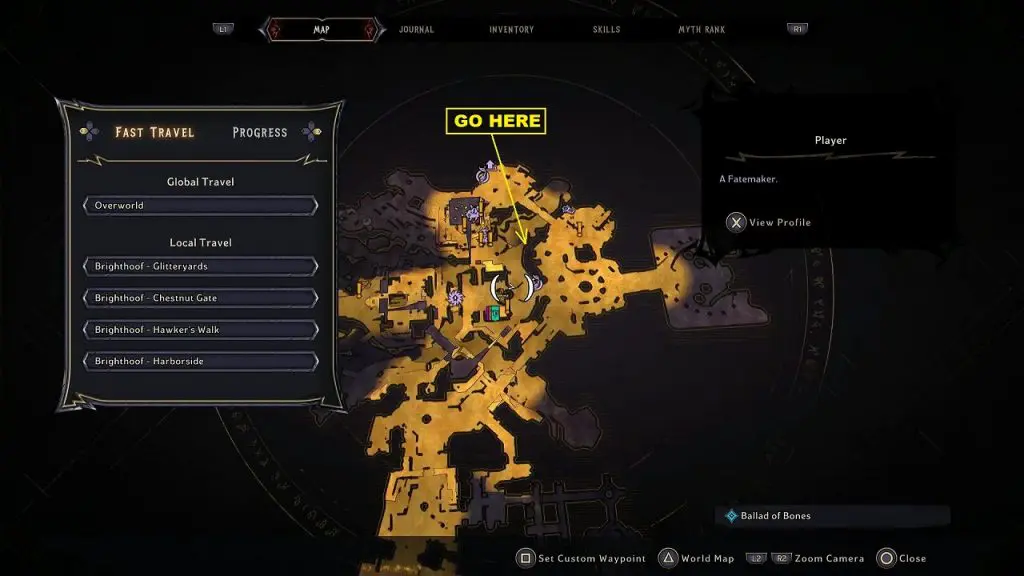Fast travel to Brighthoof - Glitteryards
1024x576 pixels.
coord(200,267)
